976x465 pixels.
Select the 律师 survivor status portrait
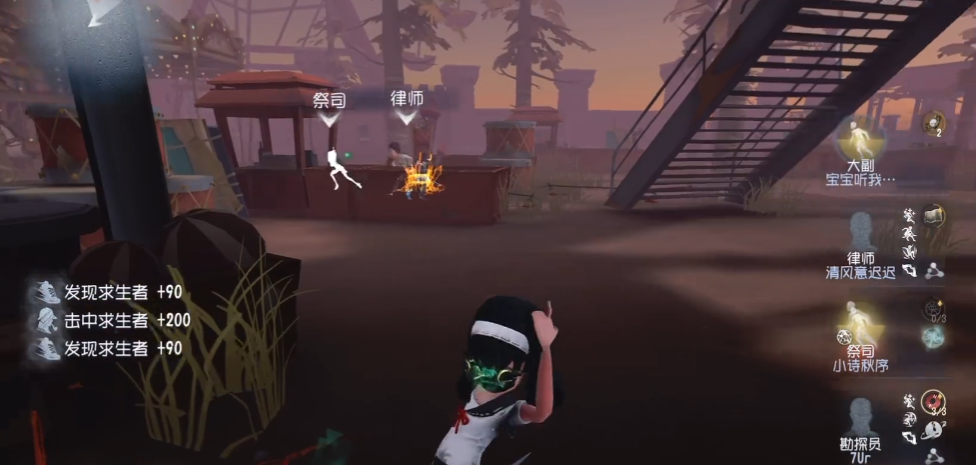click(x=860, y=231)
